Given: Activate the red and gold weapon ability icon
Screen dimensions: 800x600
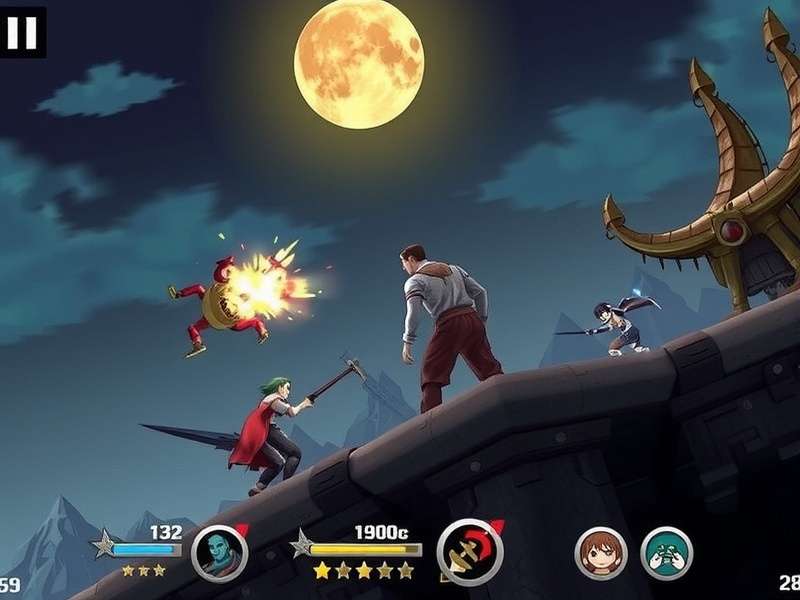Looking at the screenshot, I should [x=470, y=553].
